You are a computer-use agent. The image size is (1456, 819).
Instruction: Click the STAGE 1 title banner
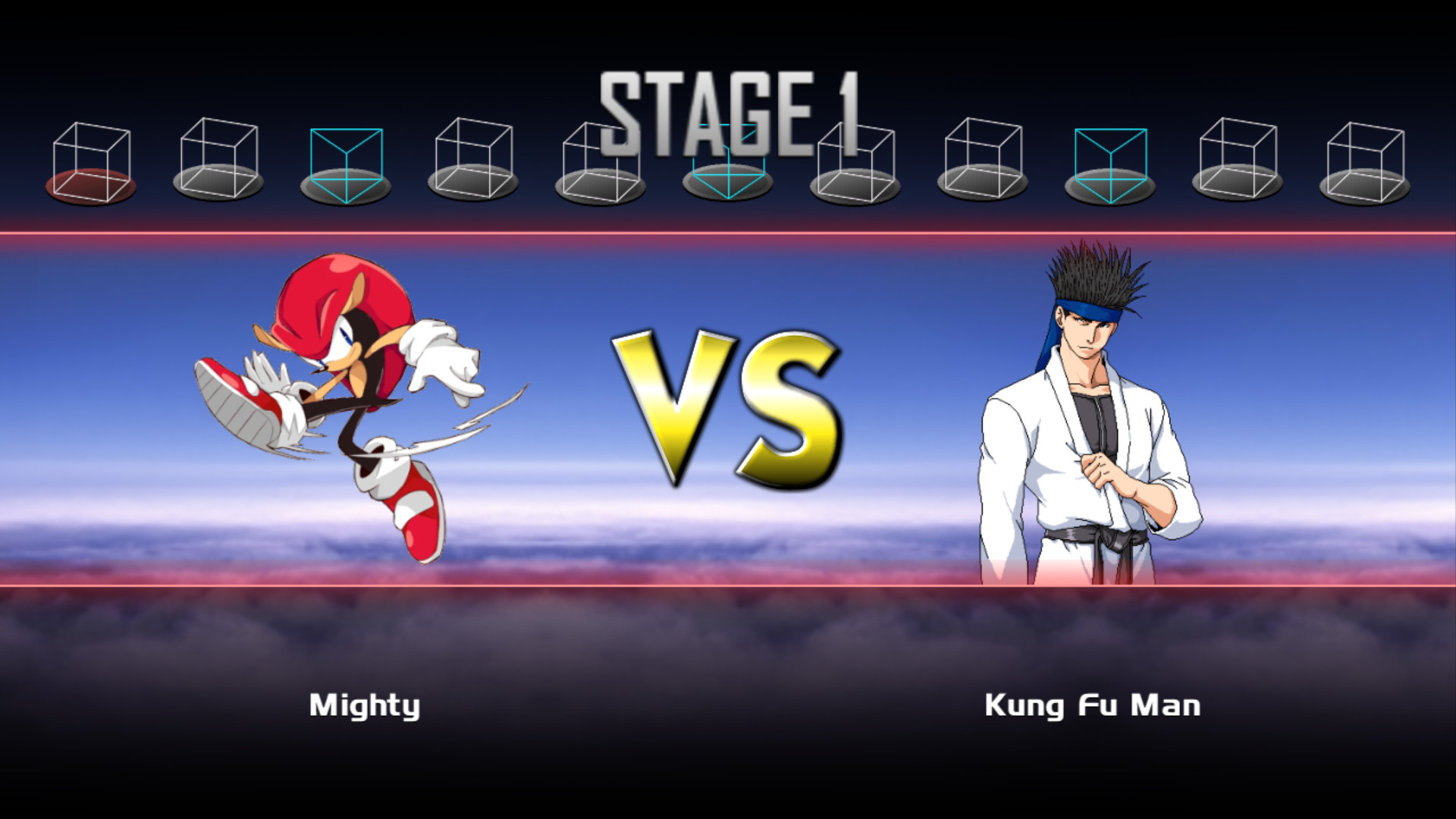tap(730, 106)
